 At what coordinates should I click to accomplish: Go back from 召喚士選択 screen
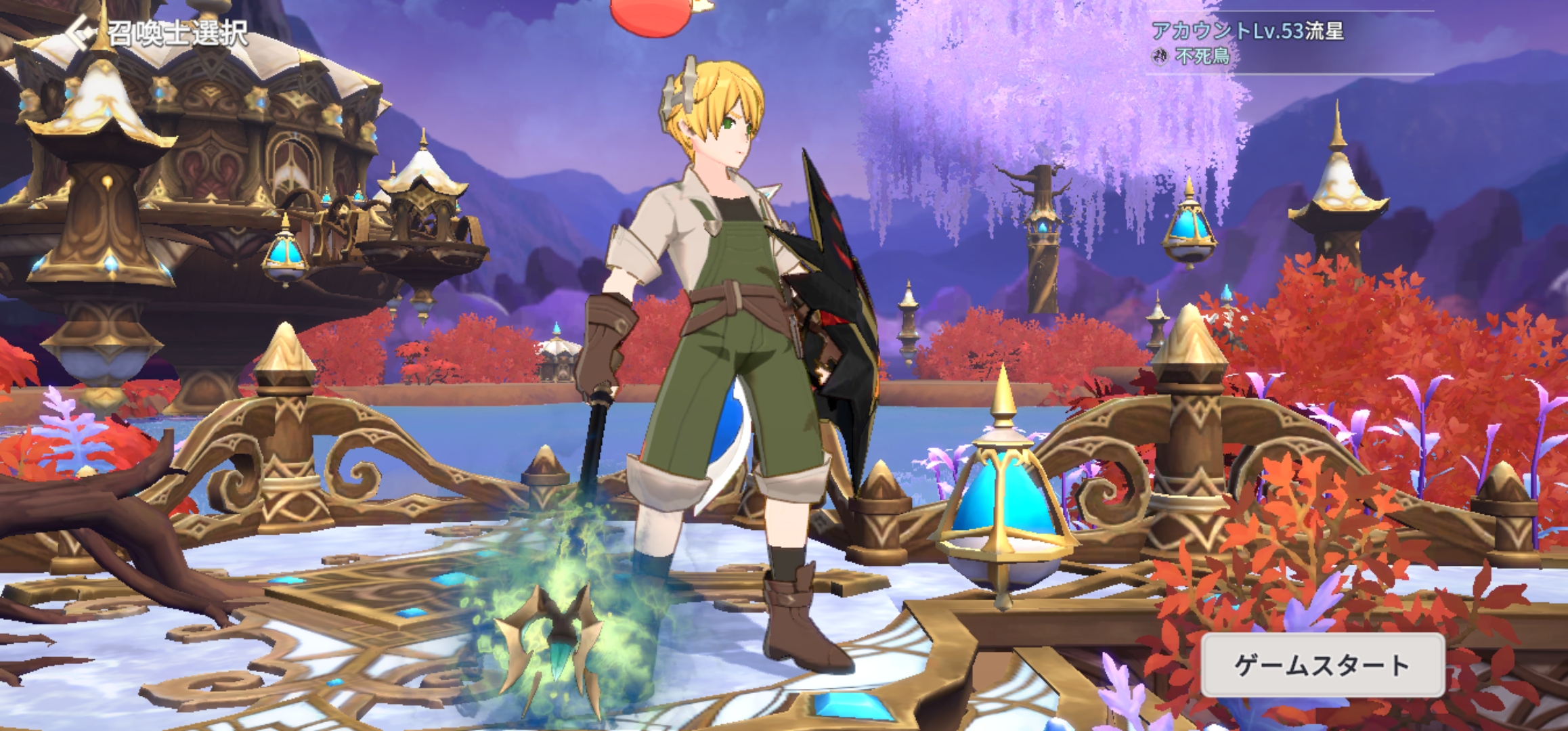pos(84,32)
